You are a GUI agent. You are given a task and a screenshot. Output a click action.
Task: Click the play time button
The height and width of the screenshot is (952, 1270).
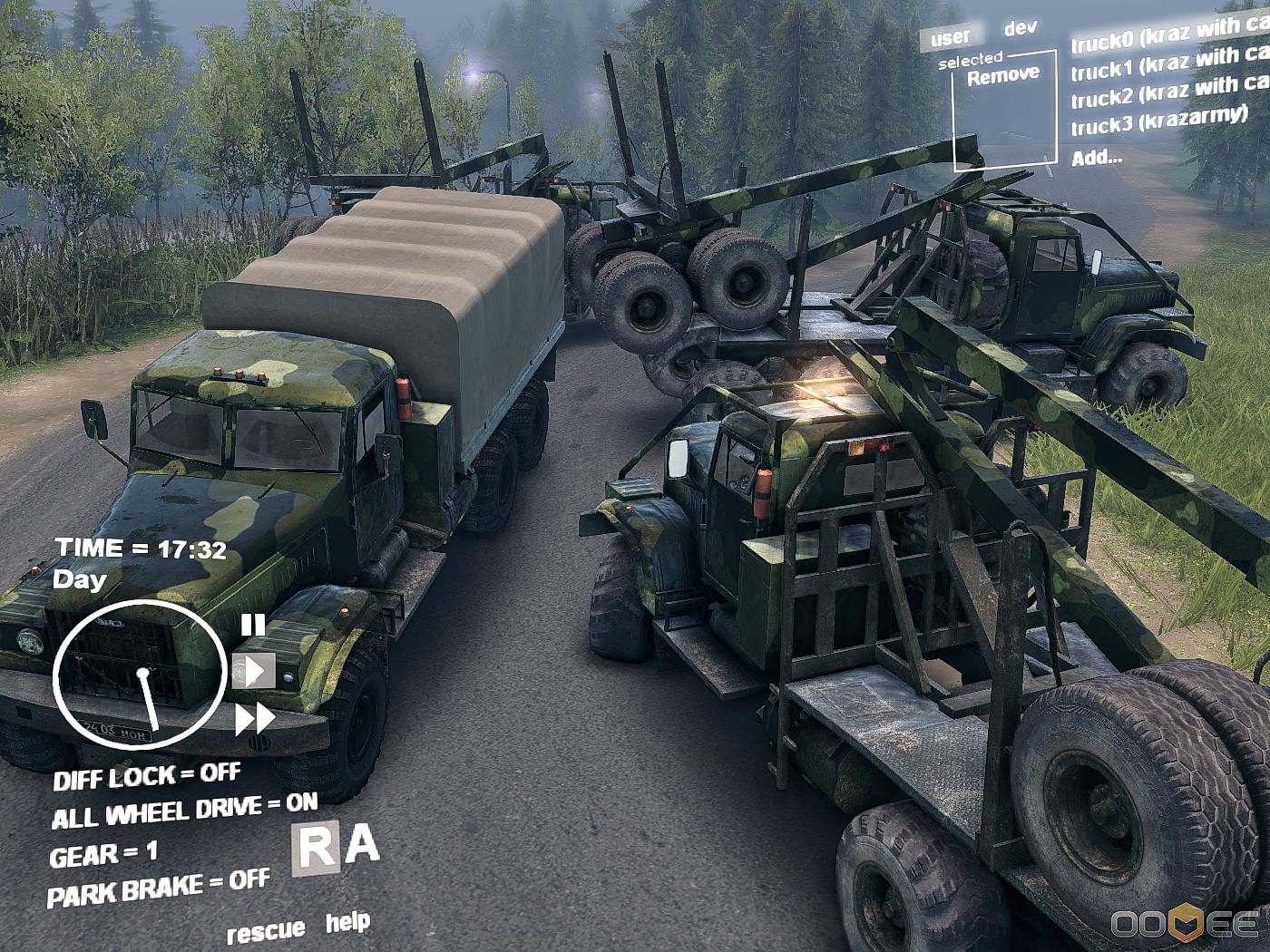(x=254, y=671)
